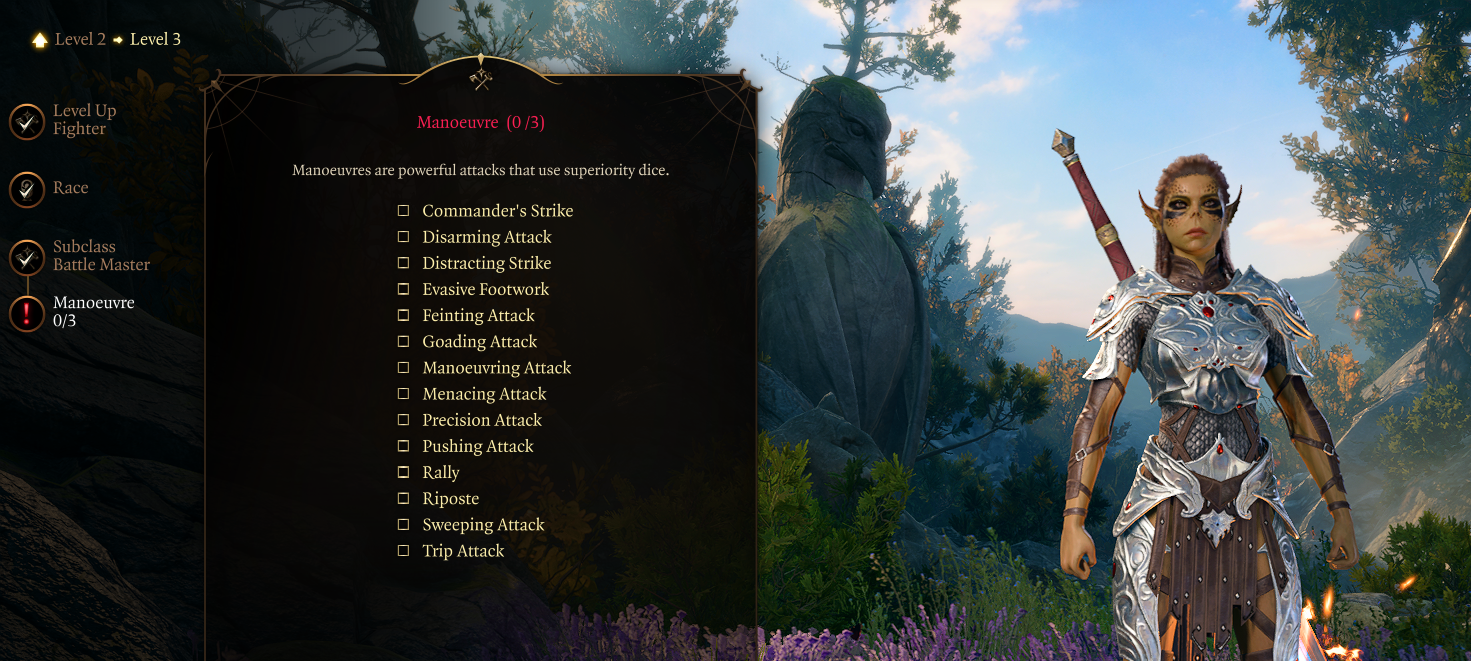Choose the Trip Attack manoeuvre
This screenshot has height=661, width=1471.
tap(404, 551)
